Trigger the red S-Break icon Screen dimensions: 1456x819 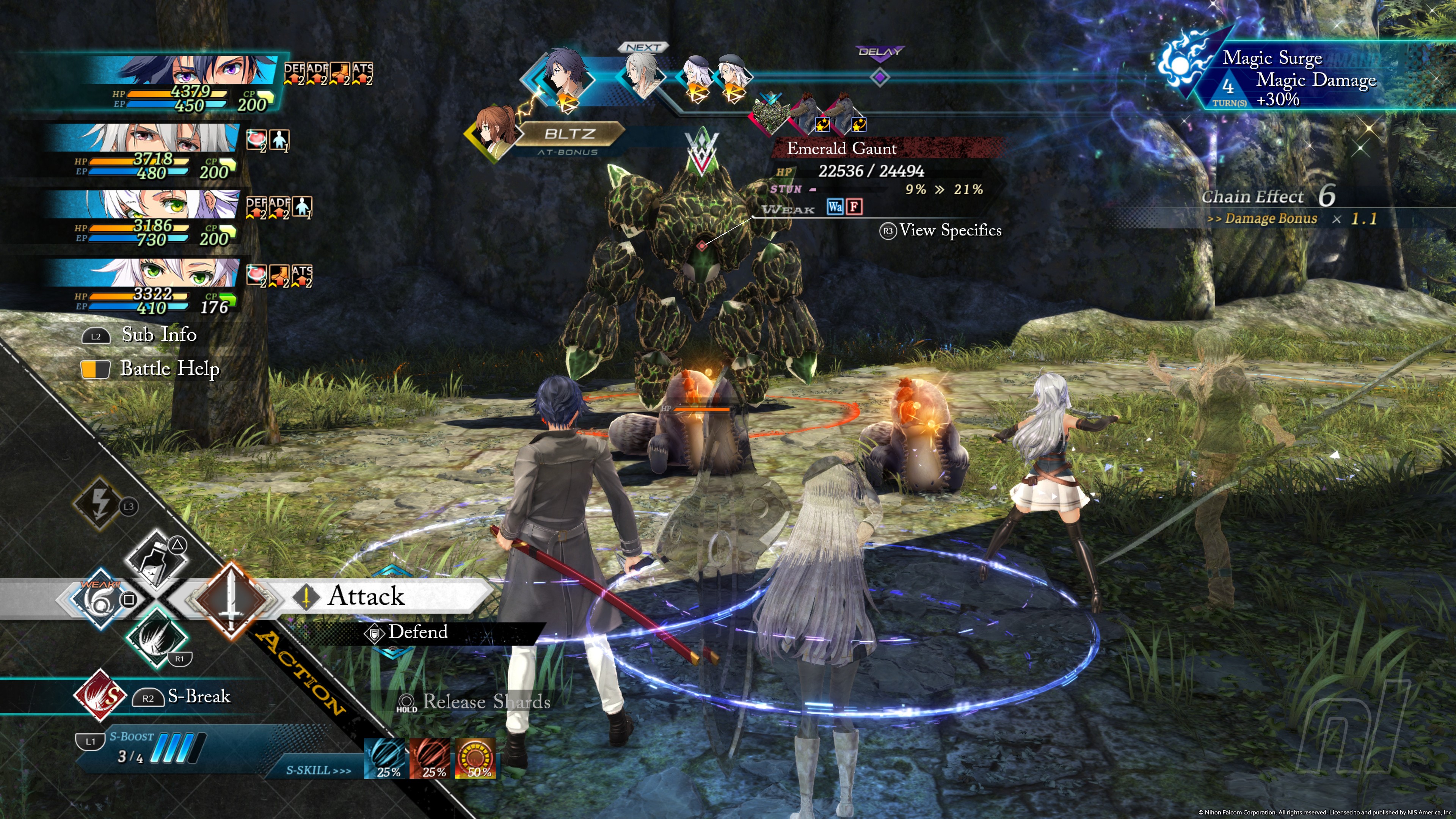(x=100, y=696)
